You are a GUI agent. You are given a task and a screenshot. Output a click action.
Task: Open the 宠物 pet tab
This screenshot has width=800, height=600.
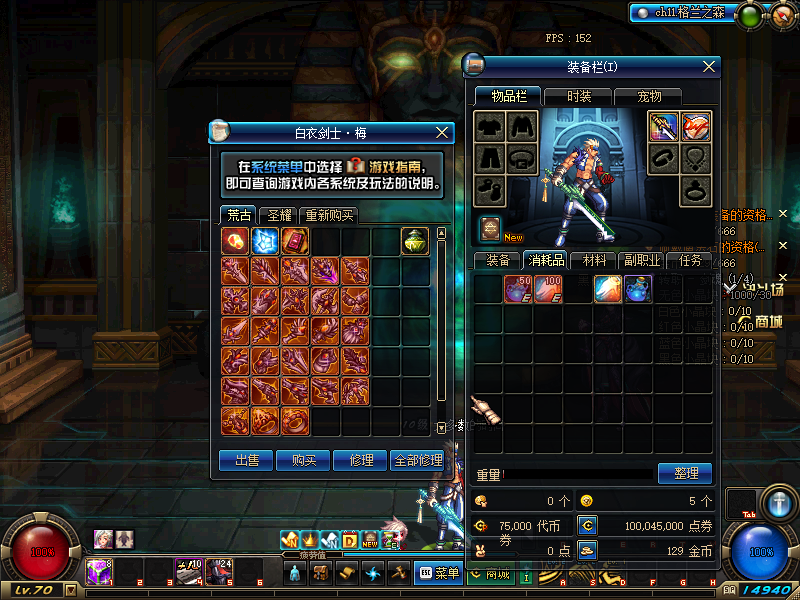[x=649, y=96]
